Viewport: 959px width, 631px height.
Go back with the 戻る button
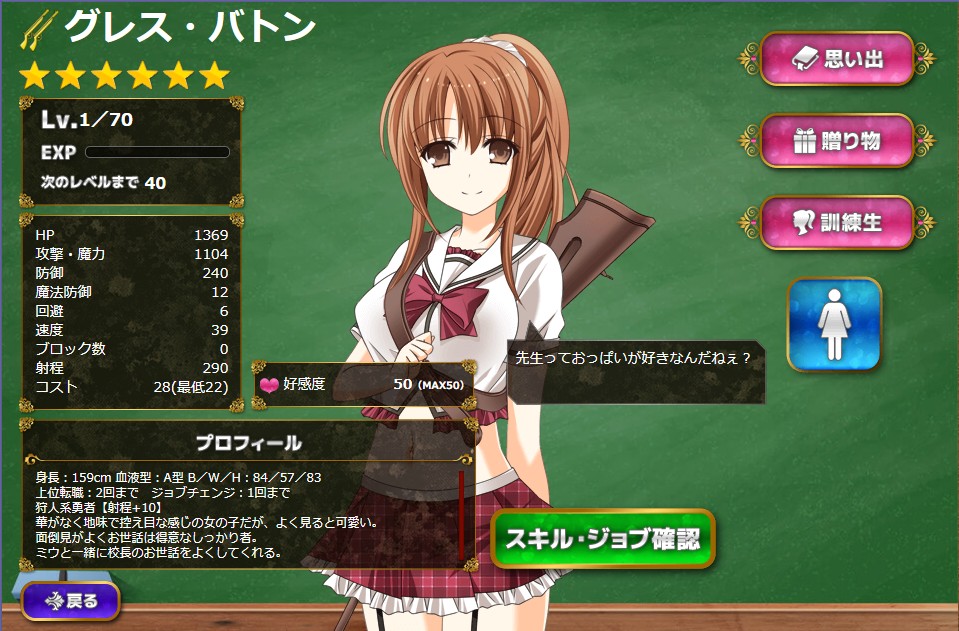click(70, 601)
